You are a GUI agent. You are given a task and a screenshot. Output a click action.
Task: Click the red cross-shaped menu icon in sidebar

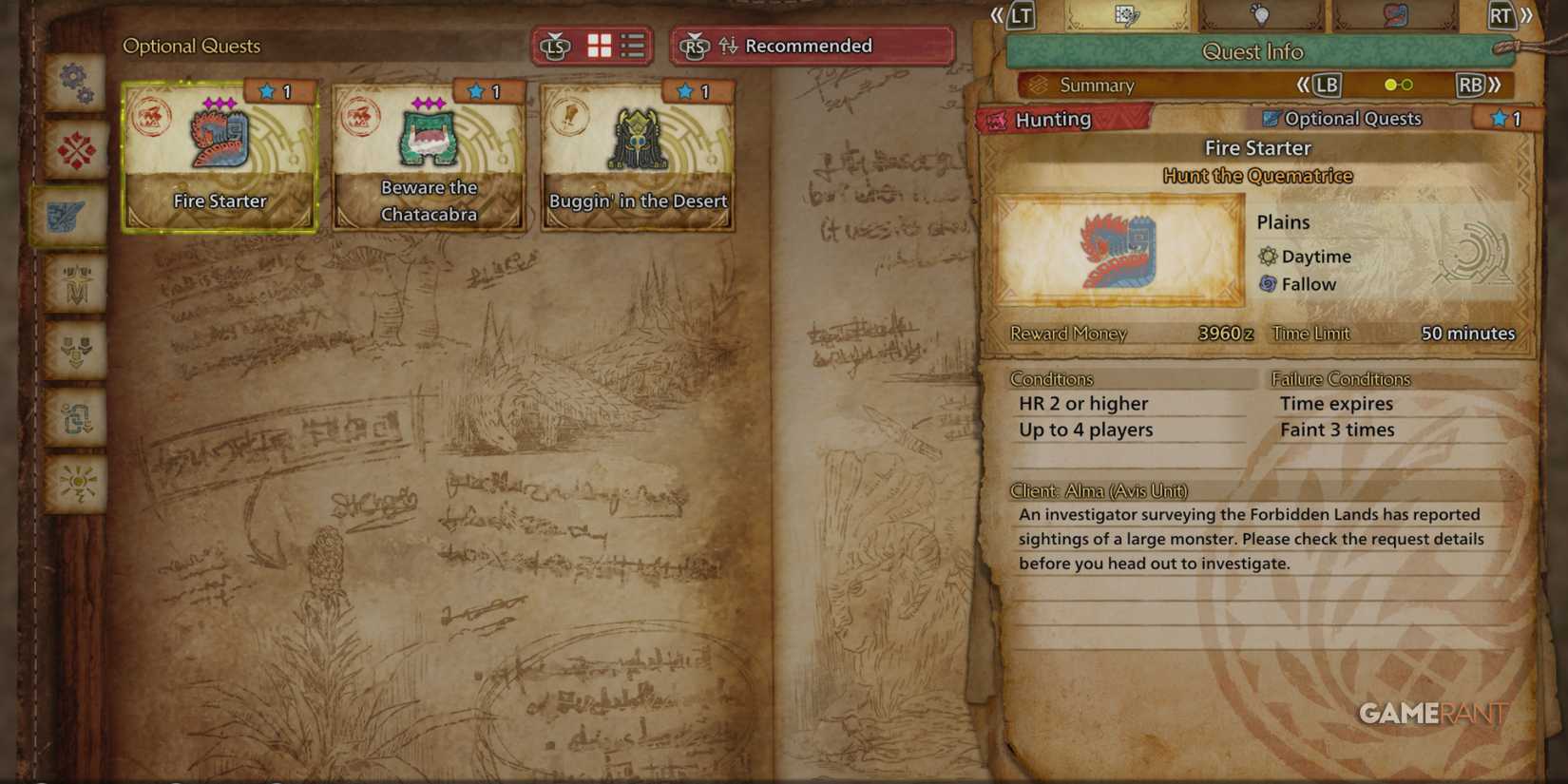click(x=76, y=150)
